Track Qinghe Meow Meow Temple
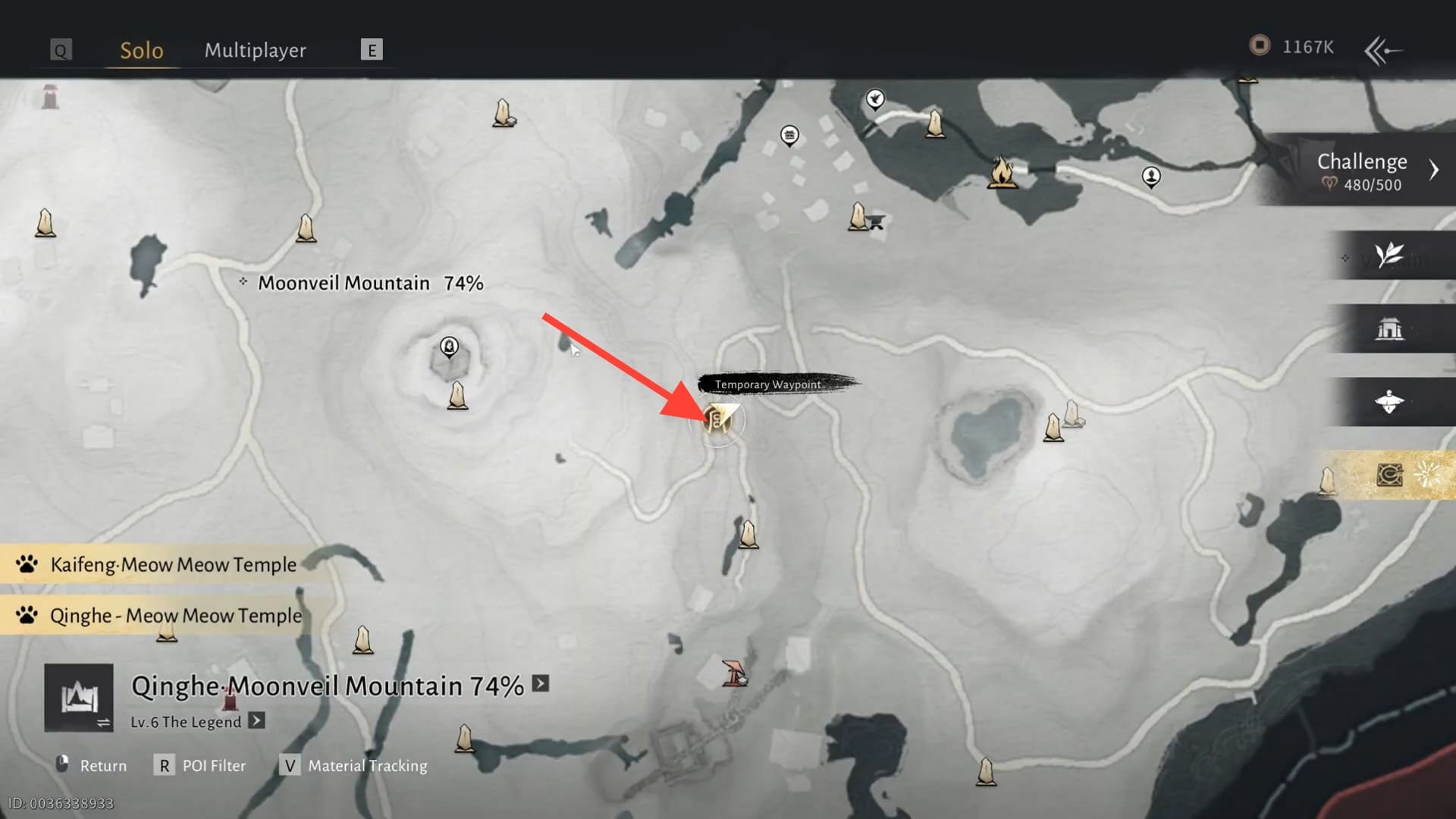Image resolution: width=1456 pixels, height=819 pixels. [x=175, y=616]
